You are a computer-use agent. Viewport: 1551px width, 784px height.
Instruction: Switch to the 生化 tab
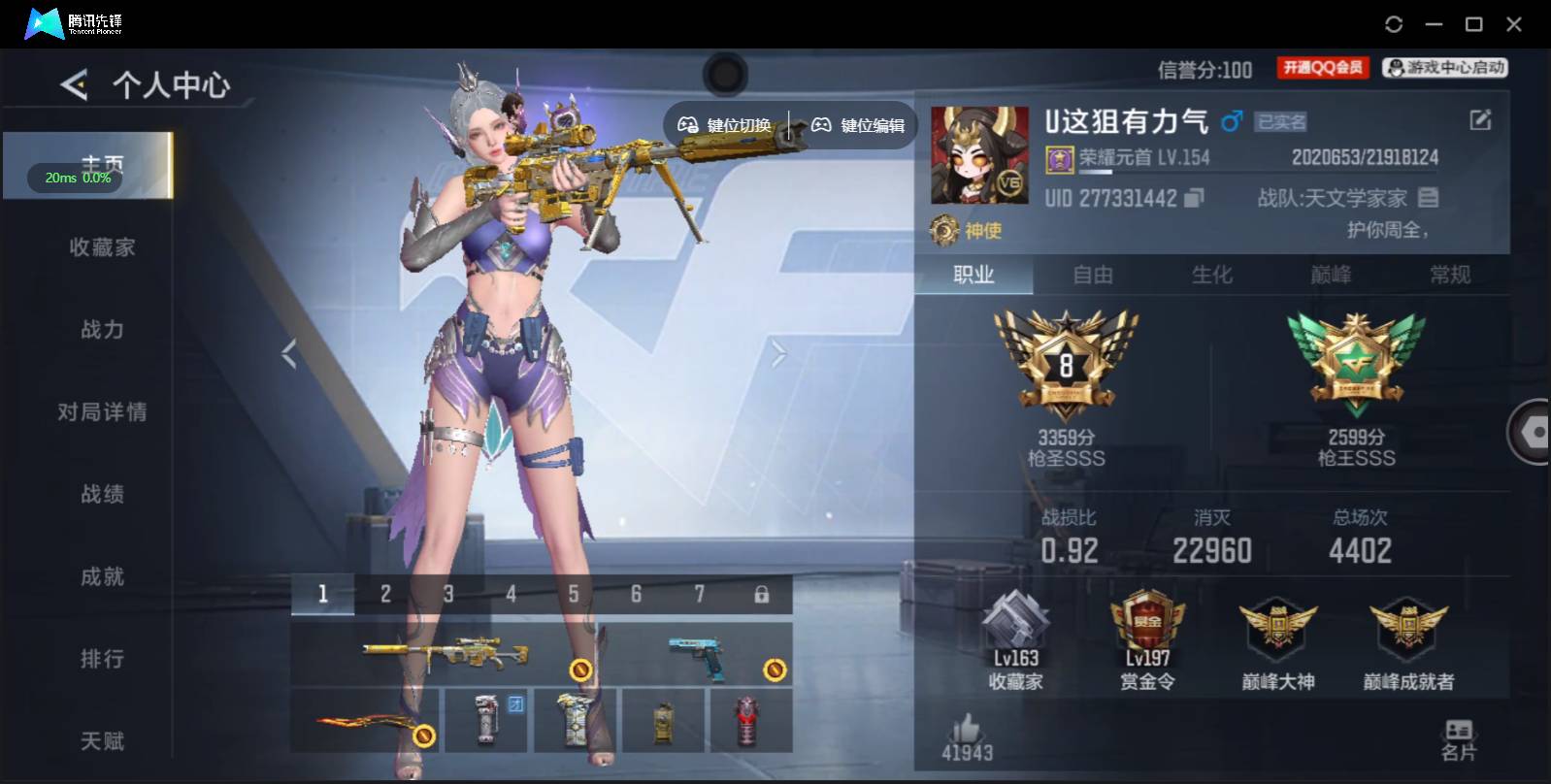click(1213, 276)
